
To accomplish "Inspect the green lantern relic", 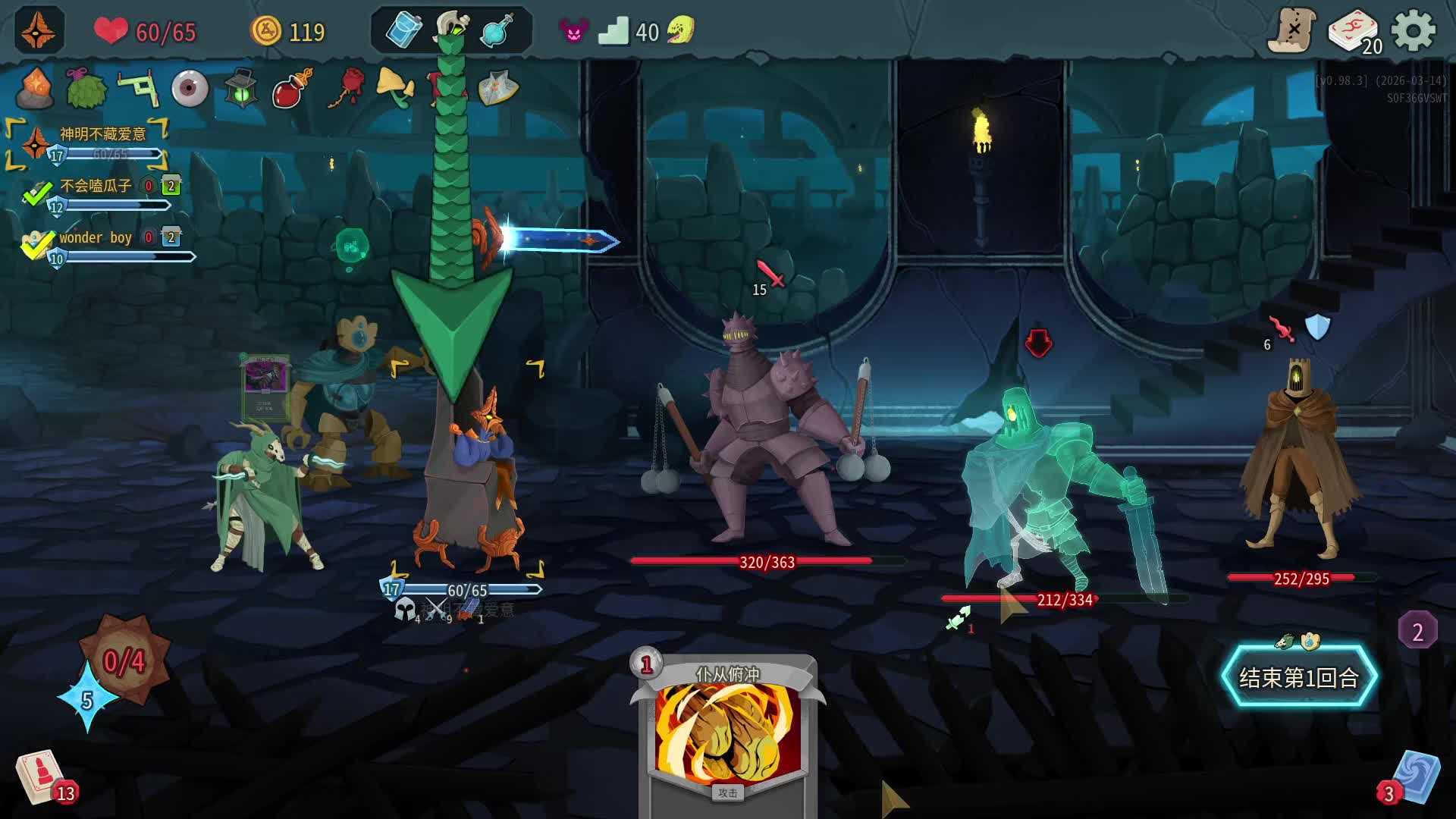I will pos(241,89).
